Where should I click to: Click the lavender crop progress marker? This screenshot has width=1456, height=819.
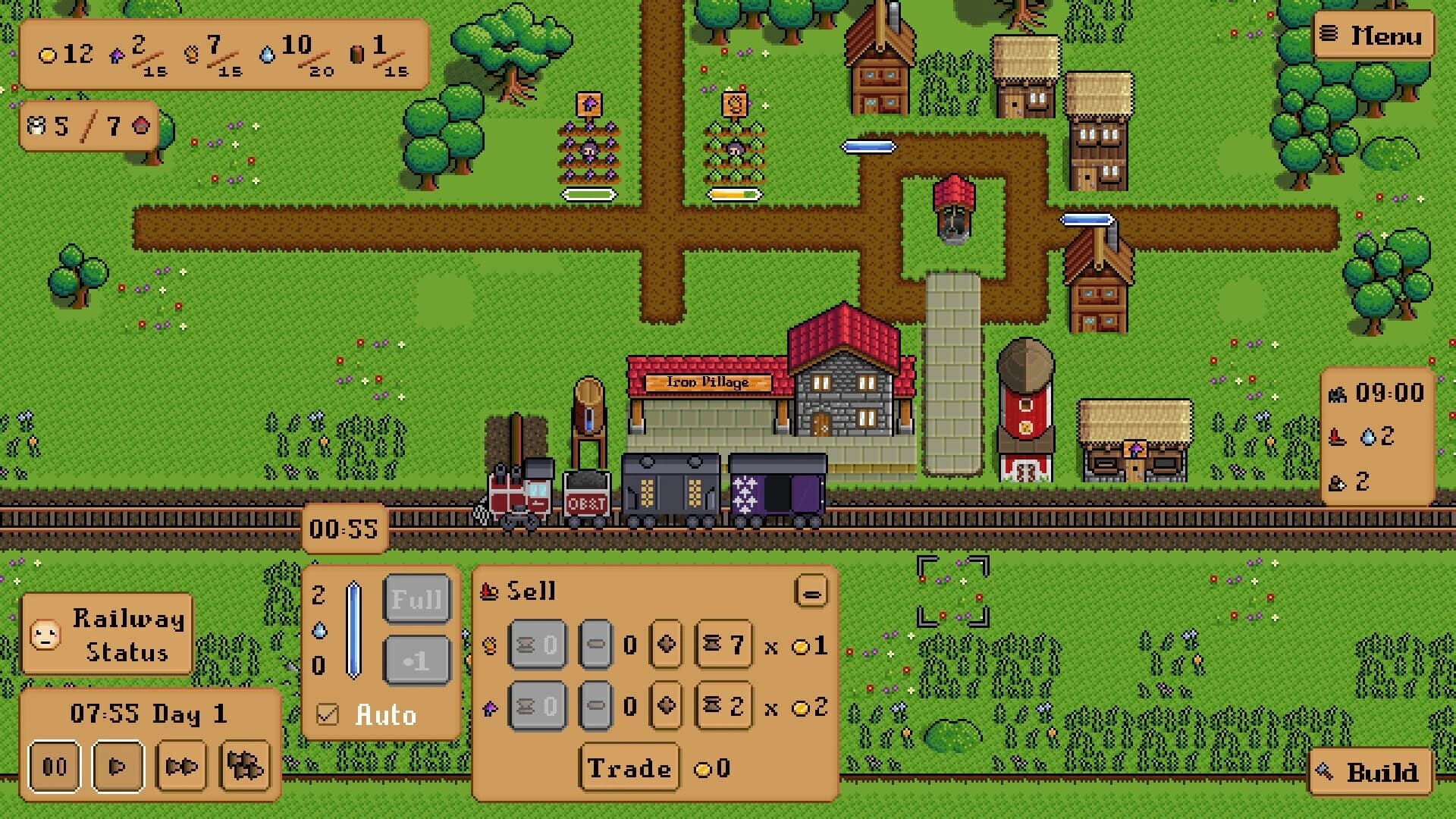pos(588,193)
